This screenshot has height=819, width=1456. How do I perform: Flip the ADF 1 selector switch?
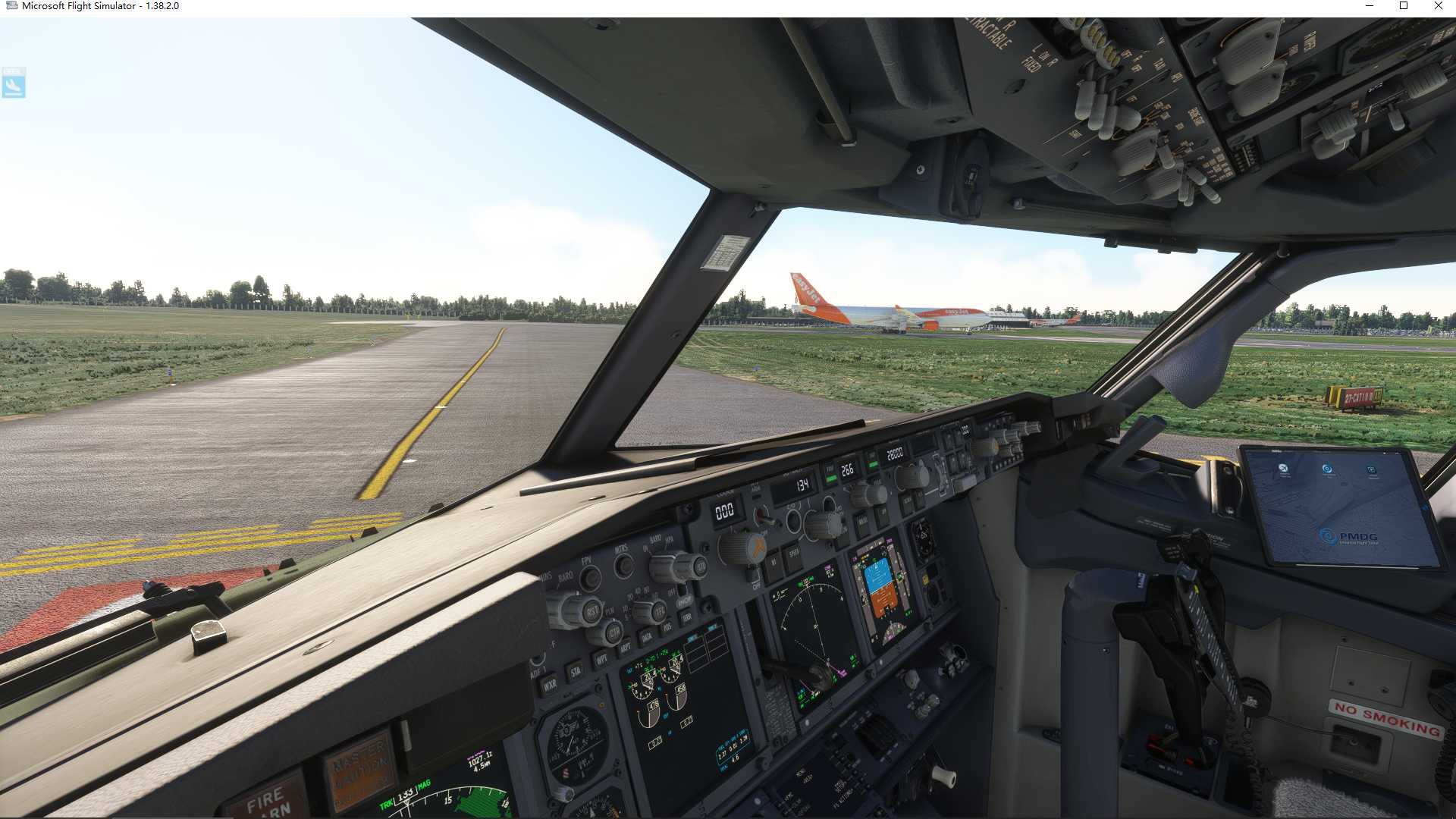point(538,658)
